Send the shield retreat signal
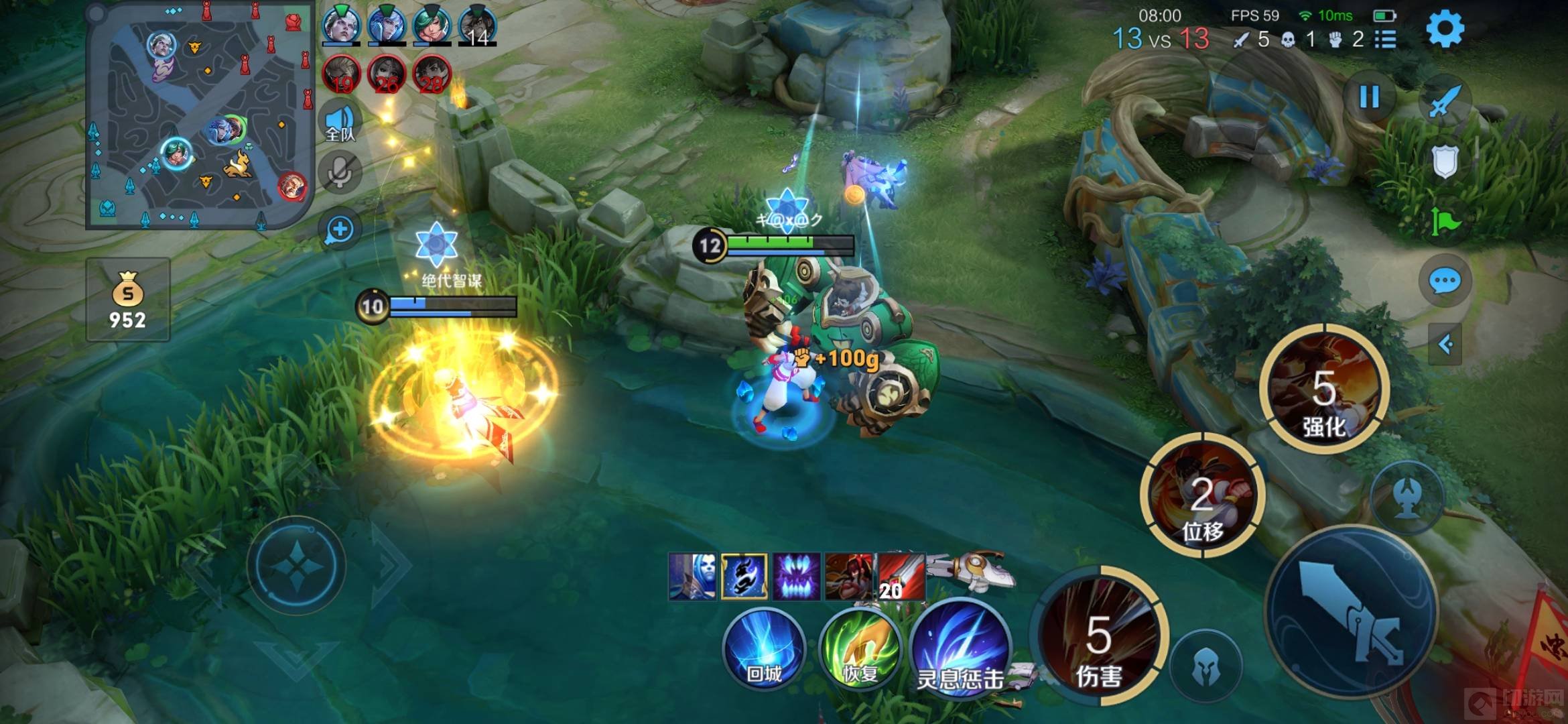This screenshot has height=724, width=1568. point(1444,161)
